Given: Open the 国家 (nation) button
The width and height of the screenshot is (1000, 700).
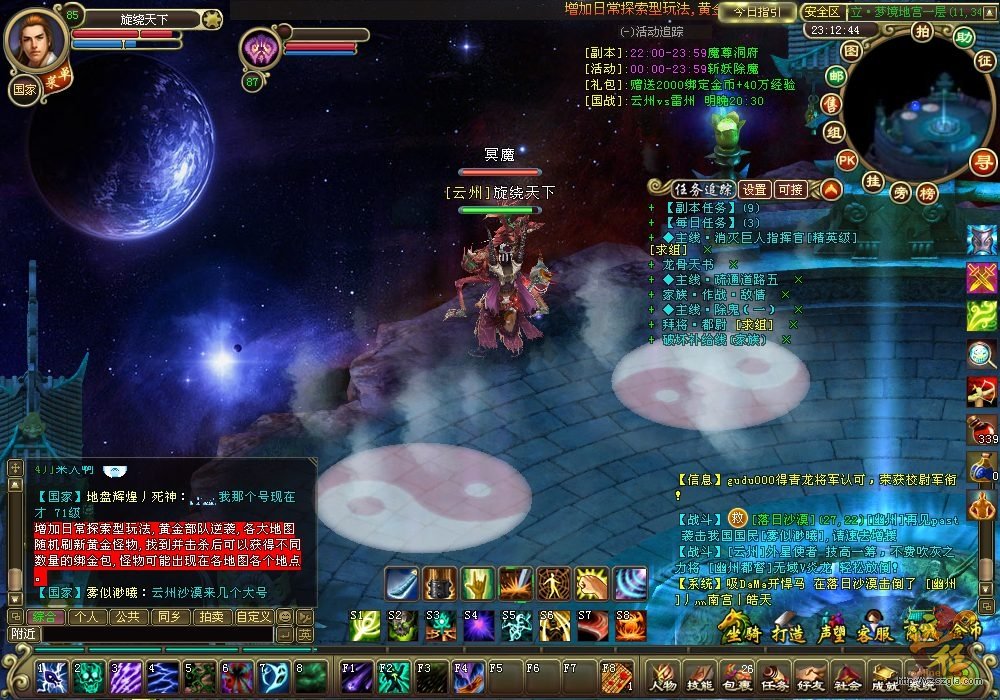Looking at the screenshot, I should [24, 87].
